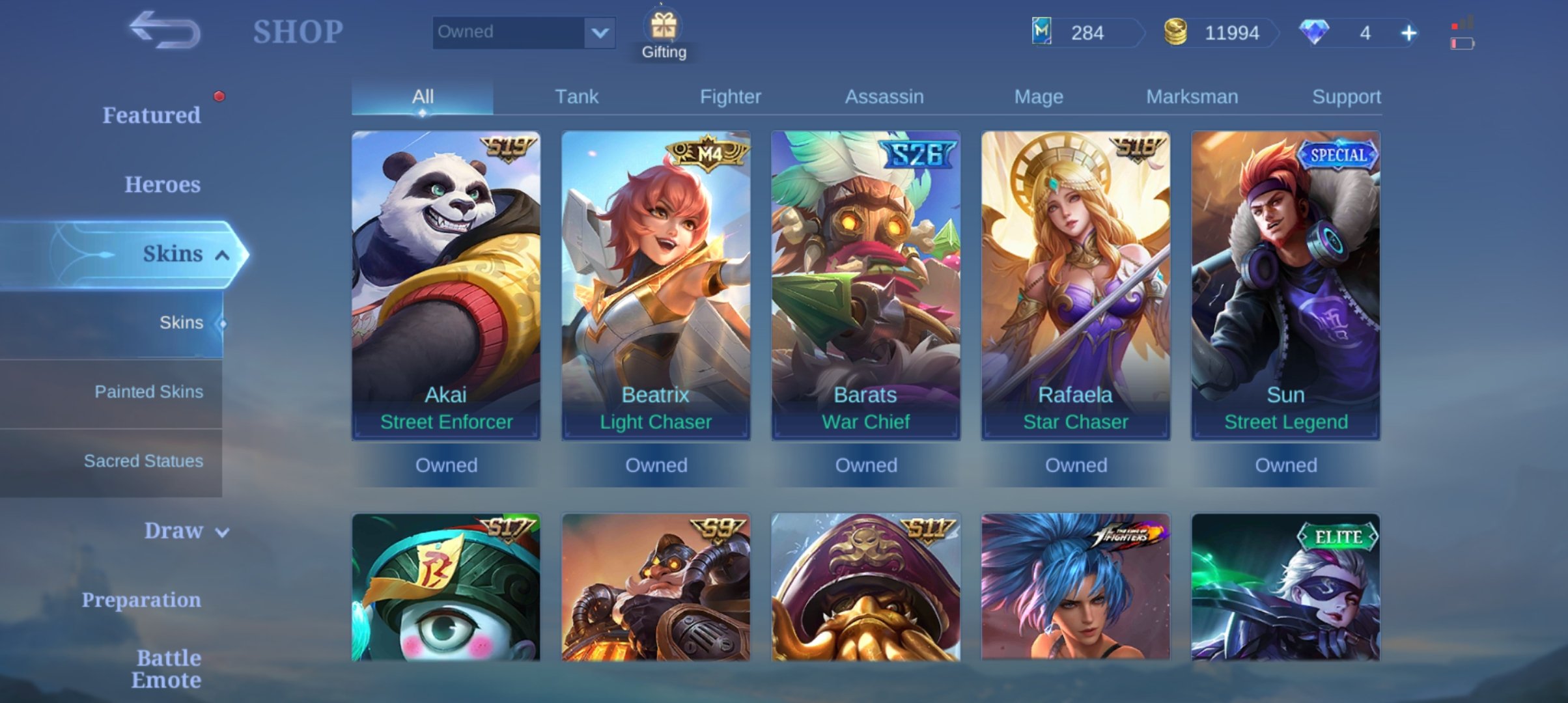Go back using the arrow button
The height and width of the screenshot is (703, 1568).
point(164,30)
